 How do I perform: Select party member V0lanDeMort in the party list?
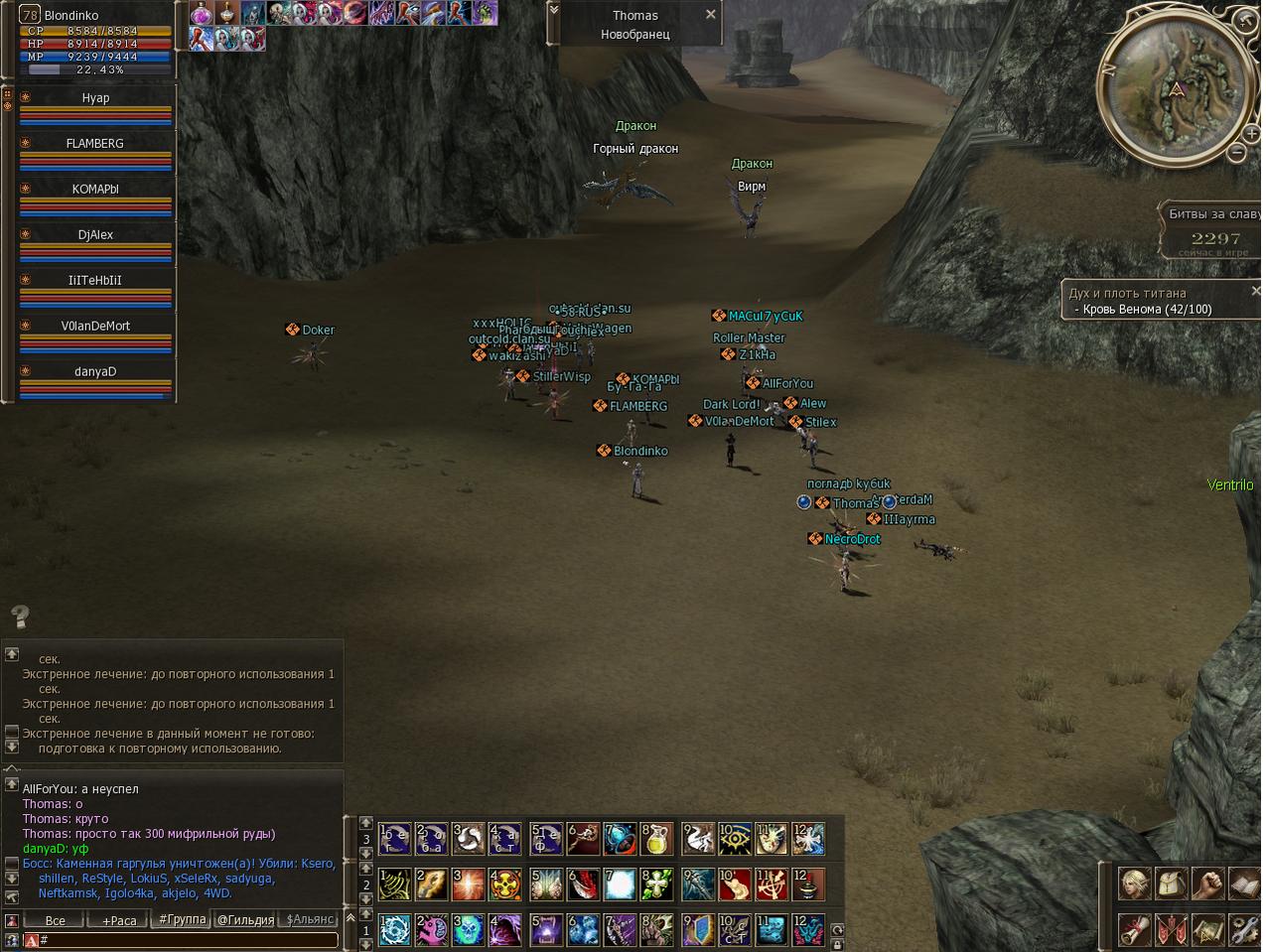(95, 327)
